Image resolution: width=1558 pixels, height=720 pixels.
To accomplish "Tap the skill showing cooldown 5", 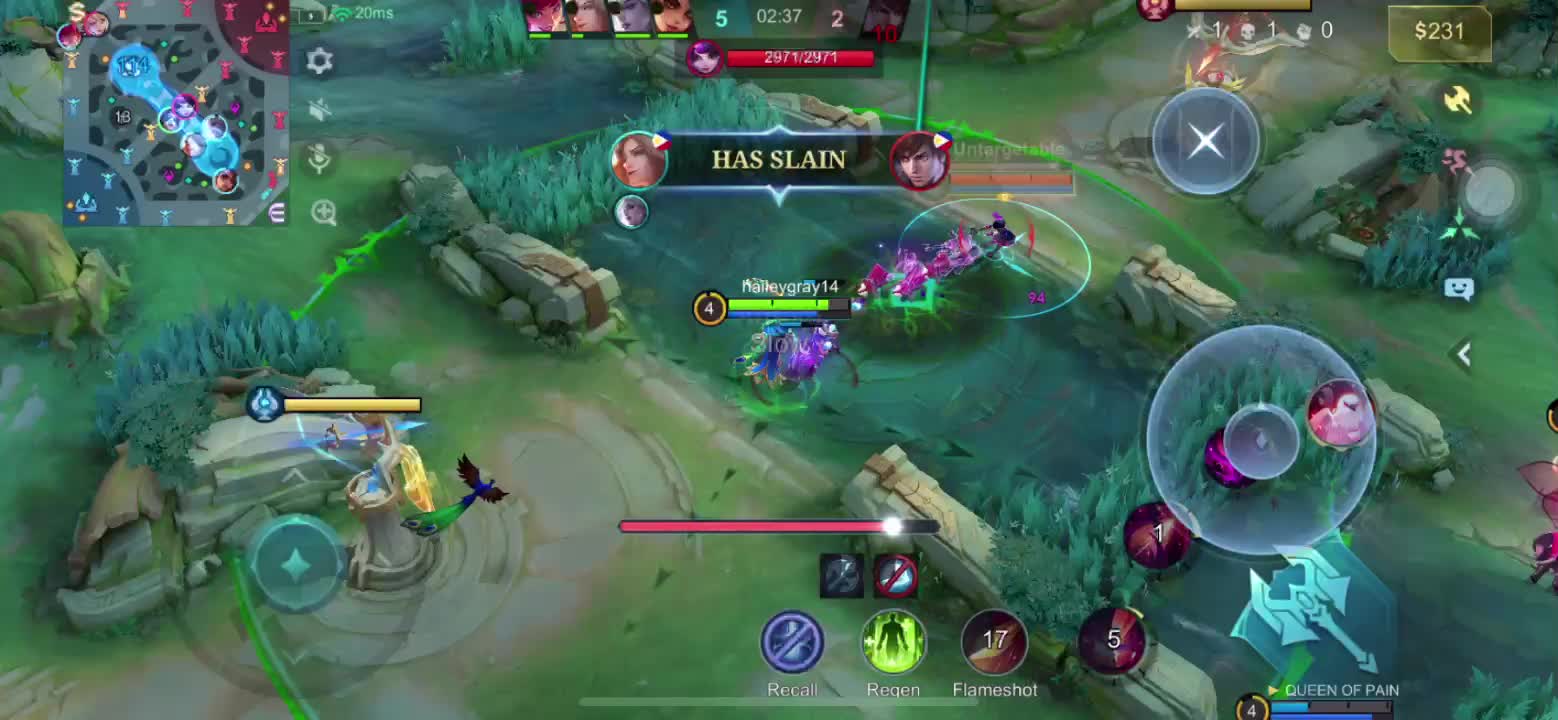I will pyautogui.click(x=1113, y=641).
